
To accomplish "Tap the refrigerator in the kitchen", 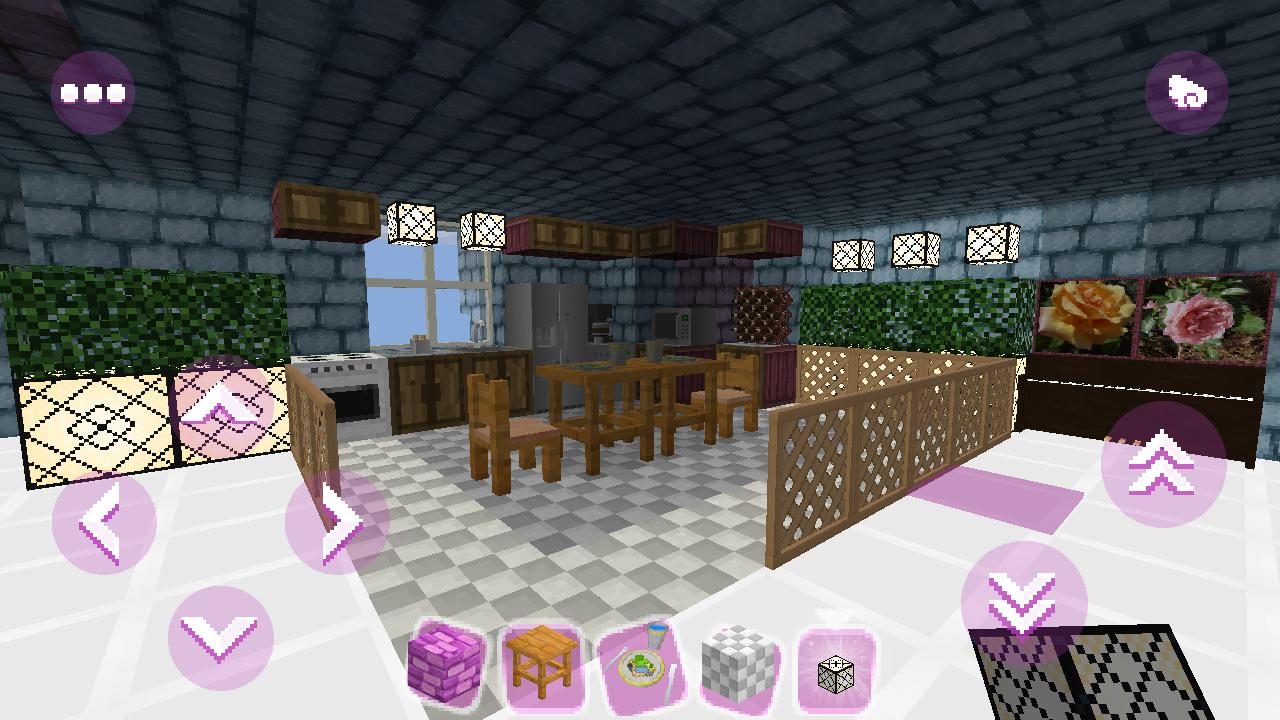I will (x=548, y=320).
